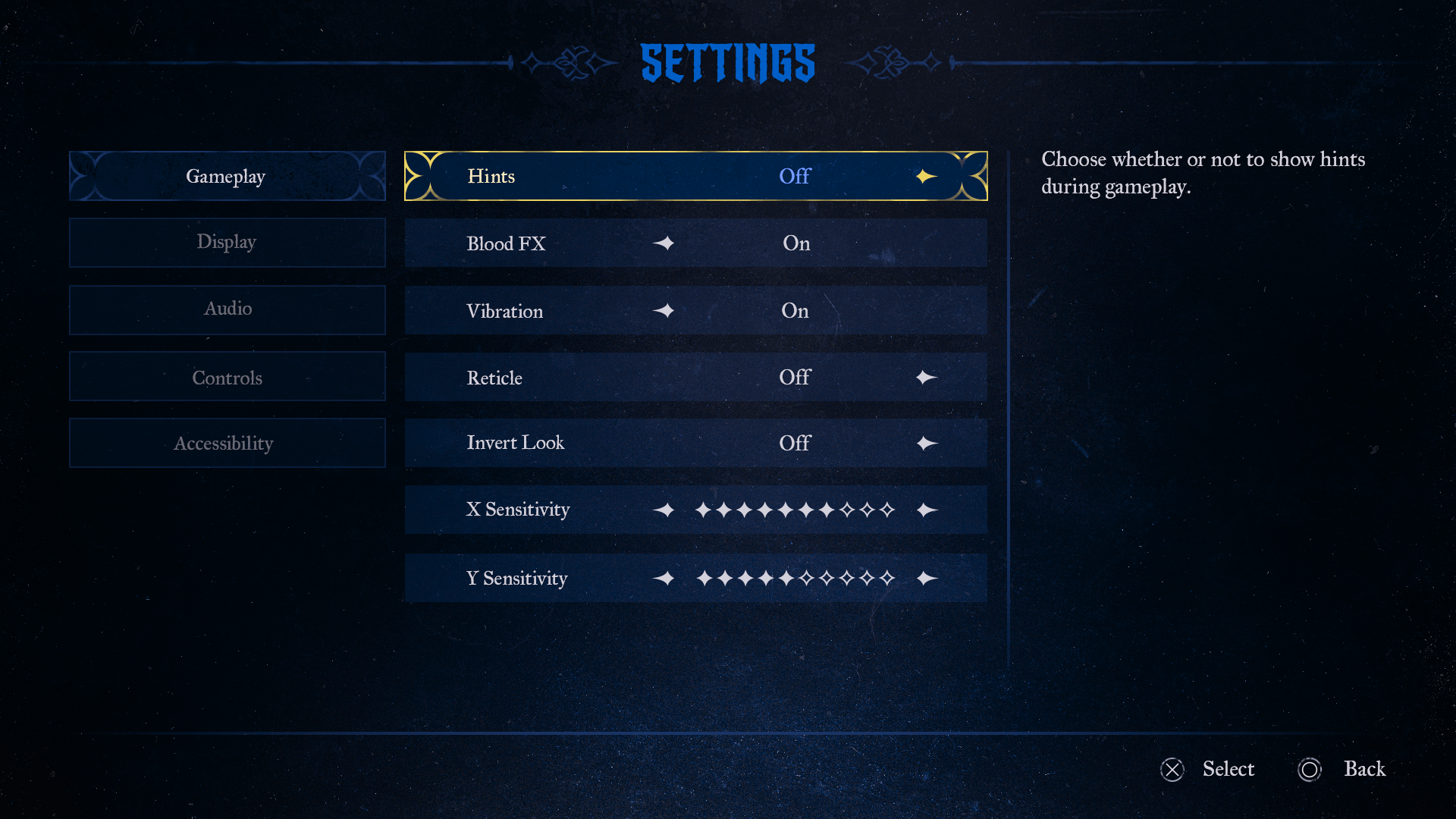This screenshot has height=819, width=1456.
Task: Toggle Invert Look with its right arrow
Action: pos(926,443)
